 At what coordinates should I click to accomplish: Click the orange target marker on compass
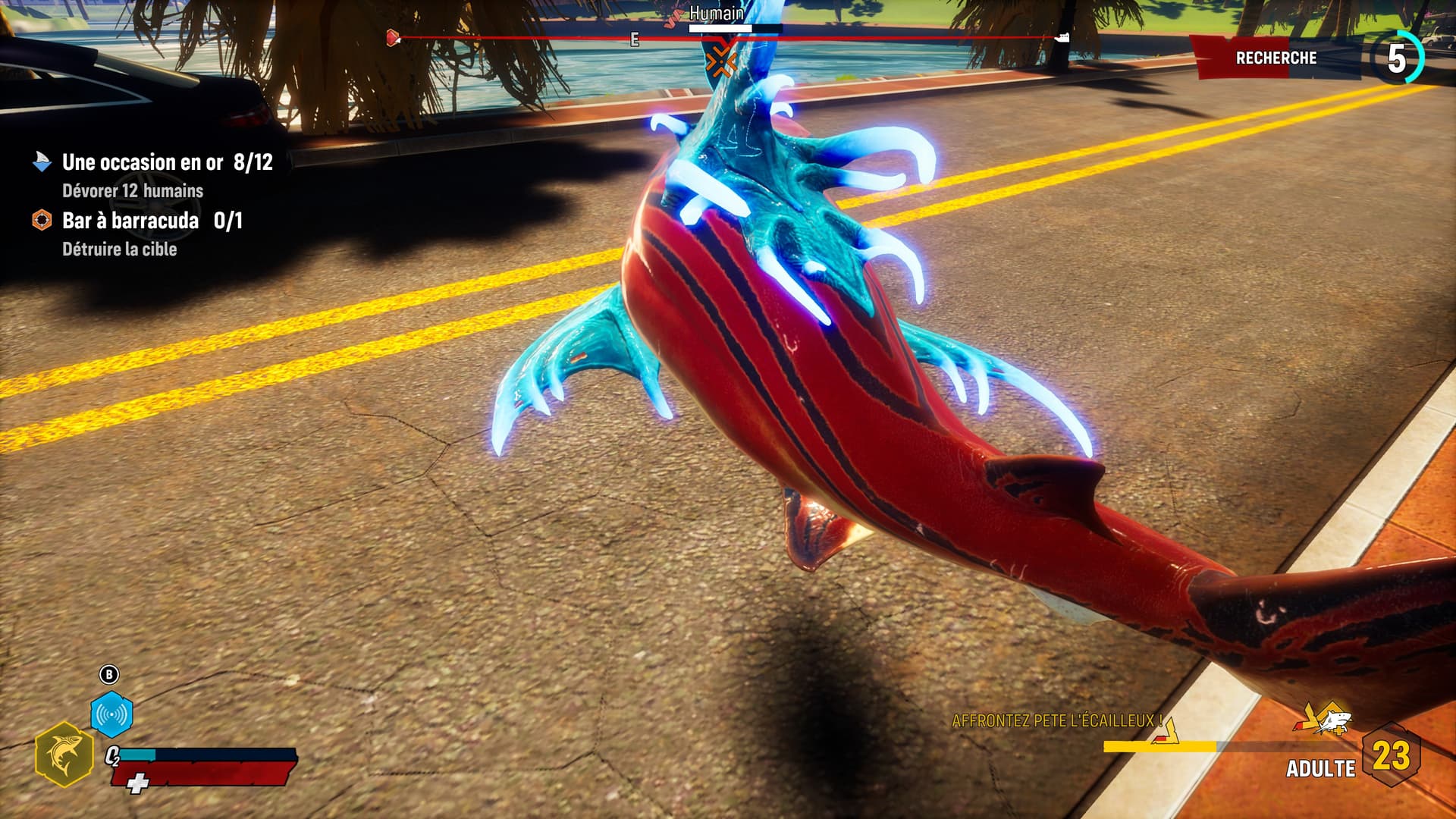(x=720, y=61)
